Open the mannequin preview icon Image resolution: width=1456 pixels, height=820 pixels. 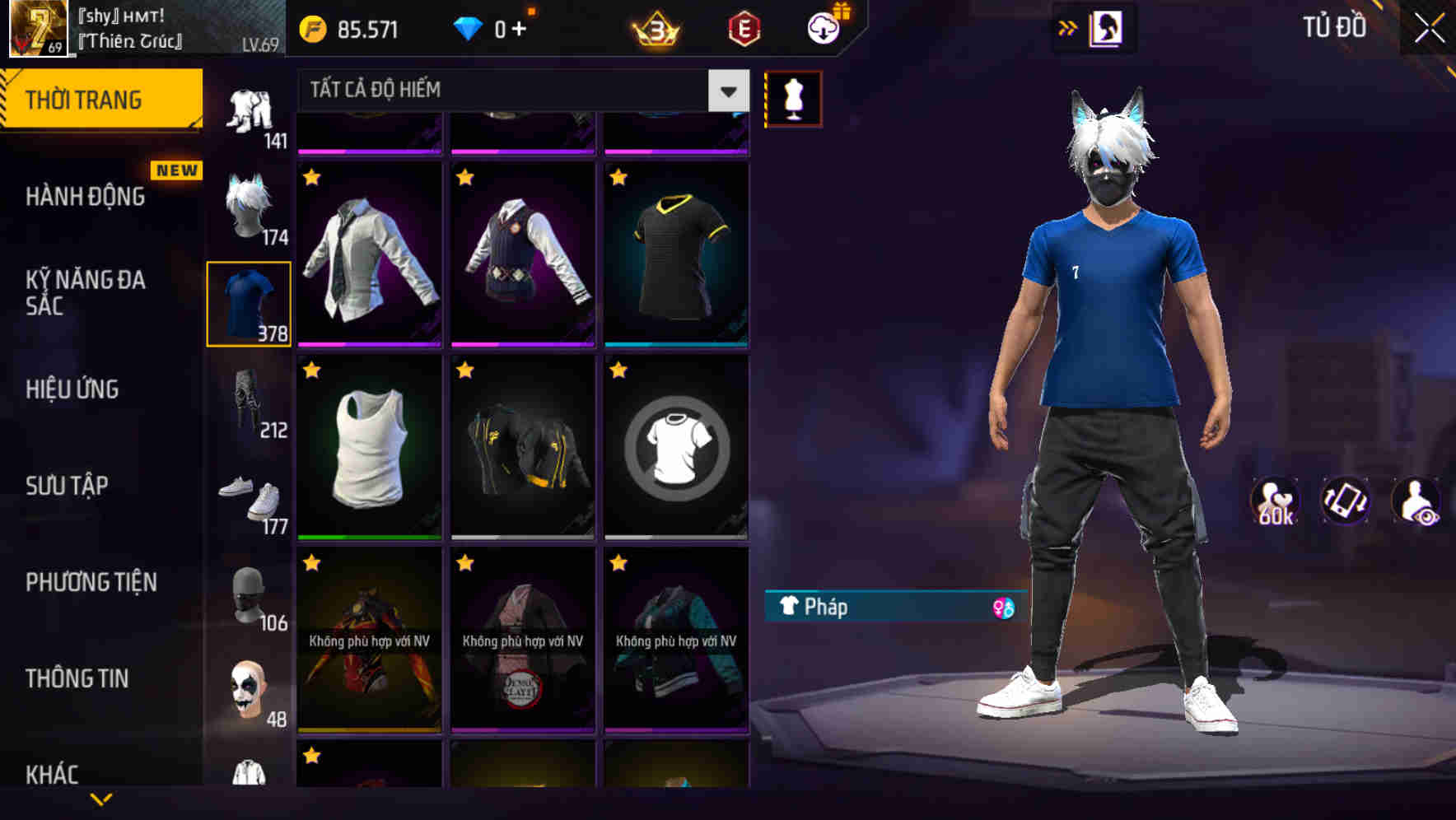pos(792,97)
